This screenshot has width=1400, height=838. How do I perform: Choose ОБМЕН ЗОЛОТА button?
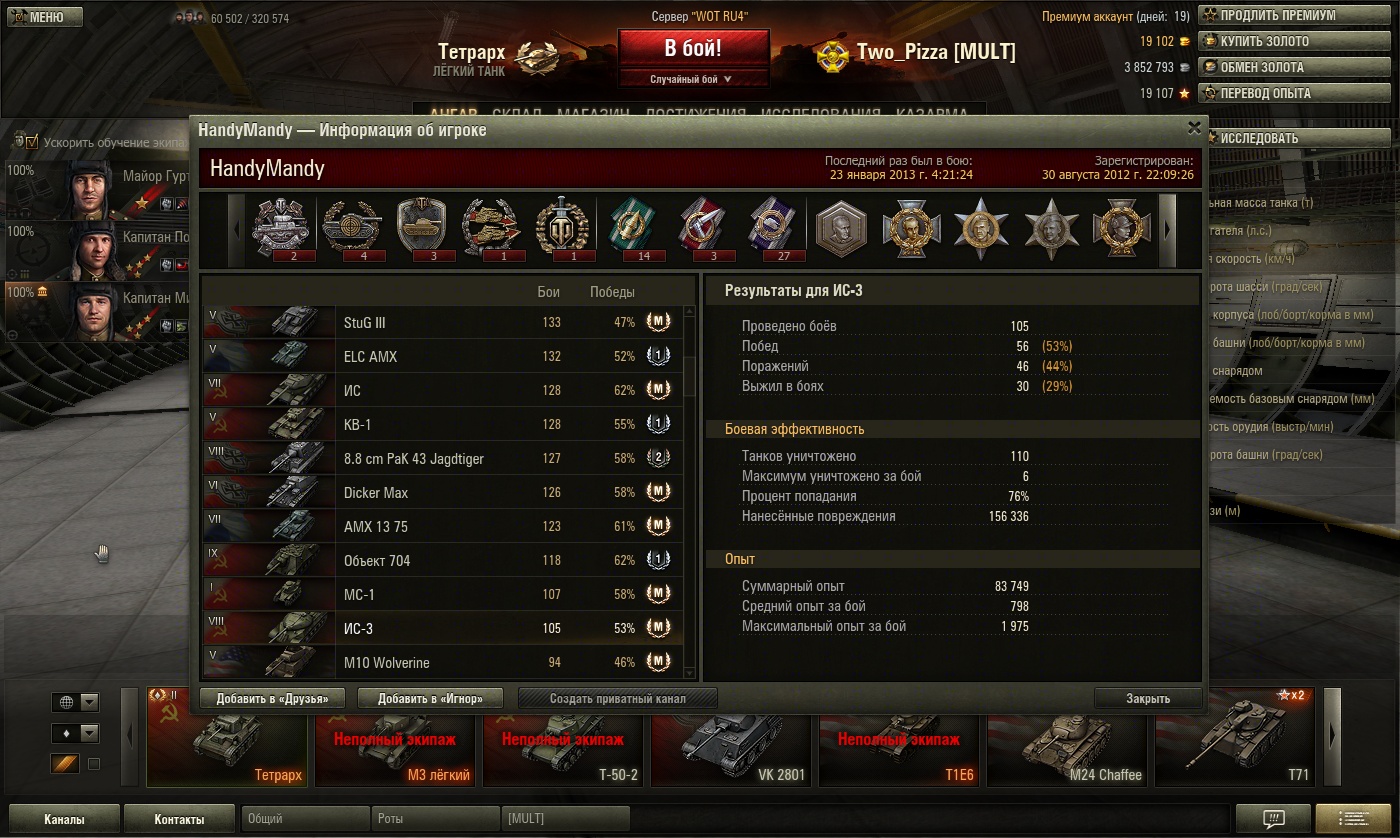click(x=1268, y=67)
